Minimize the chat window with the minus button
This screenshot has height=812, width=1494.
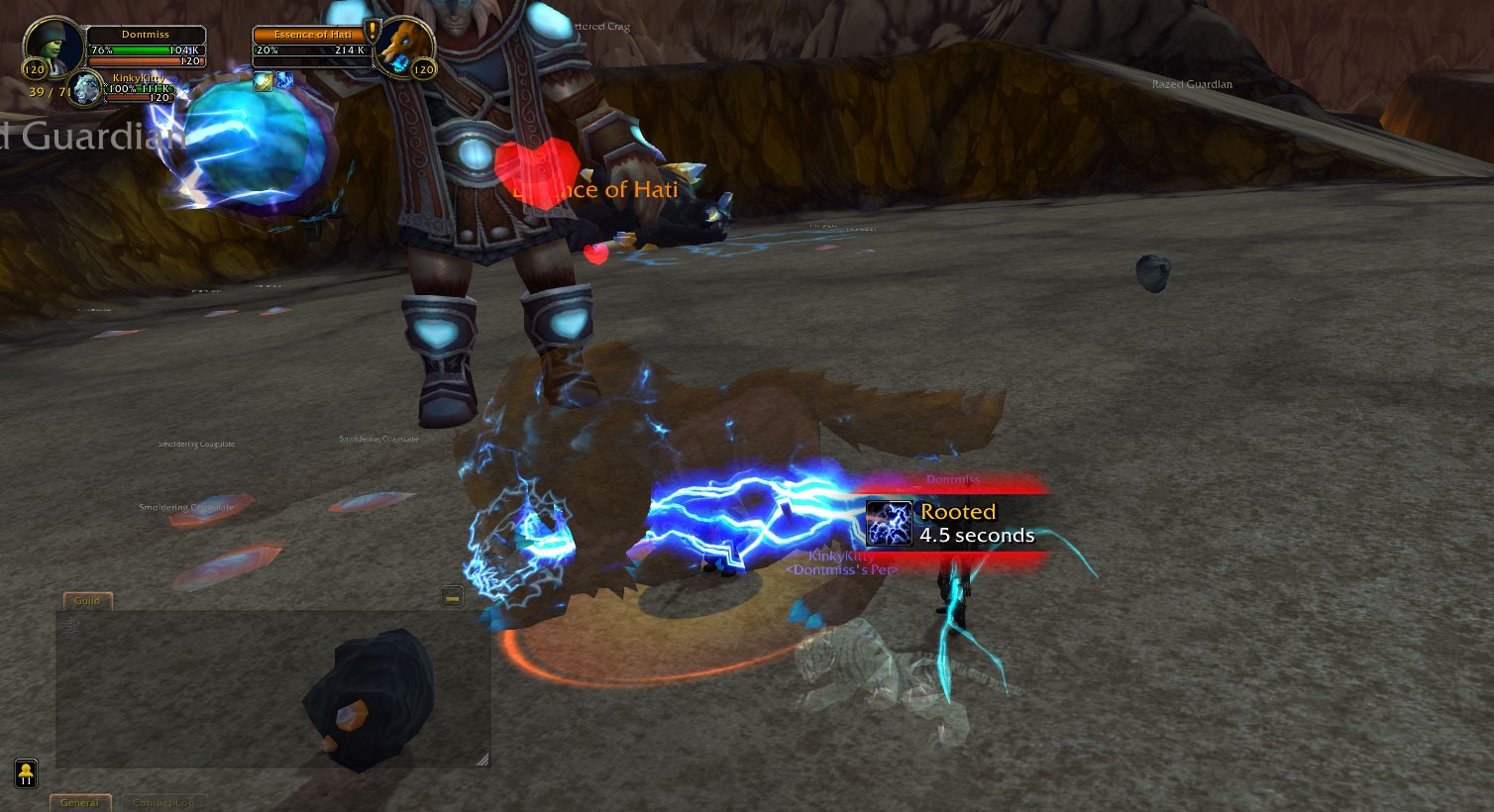[x=452, y=596]
